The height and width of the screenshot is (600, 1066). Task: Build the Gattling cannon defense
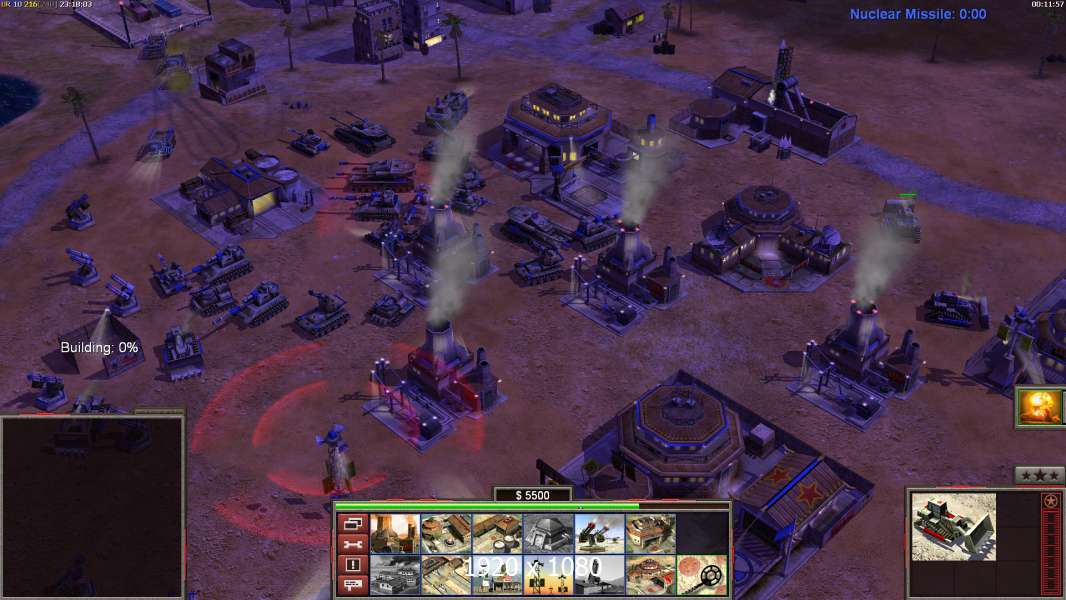pyautogui.click(x=599, y=534)
